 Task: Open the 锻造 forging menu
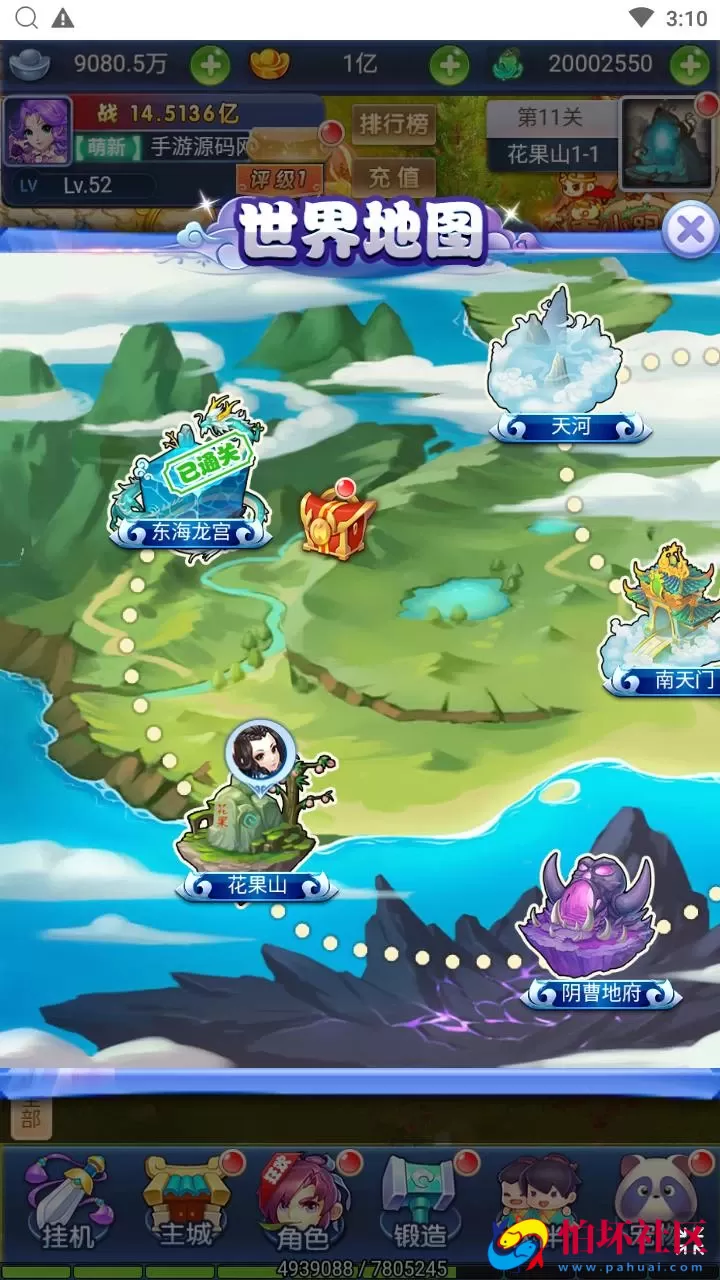click(420, 1203)
